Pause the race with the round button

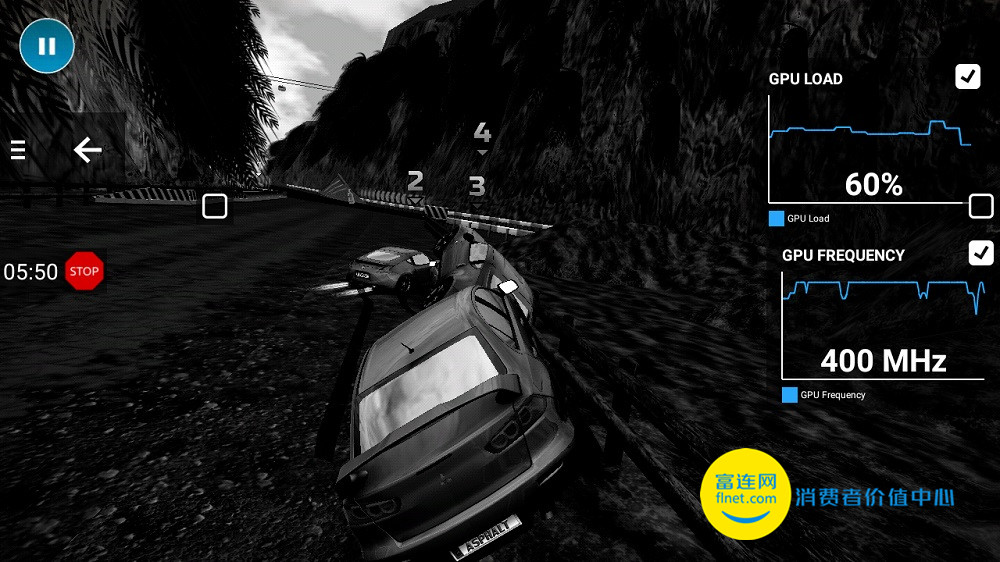tap(46, 46)
